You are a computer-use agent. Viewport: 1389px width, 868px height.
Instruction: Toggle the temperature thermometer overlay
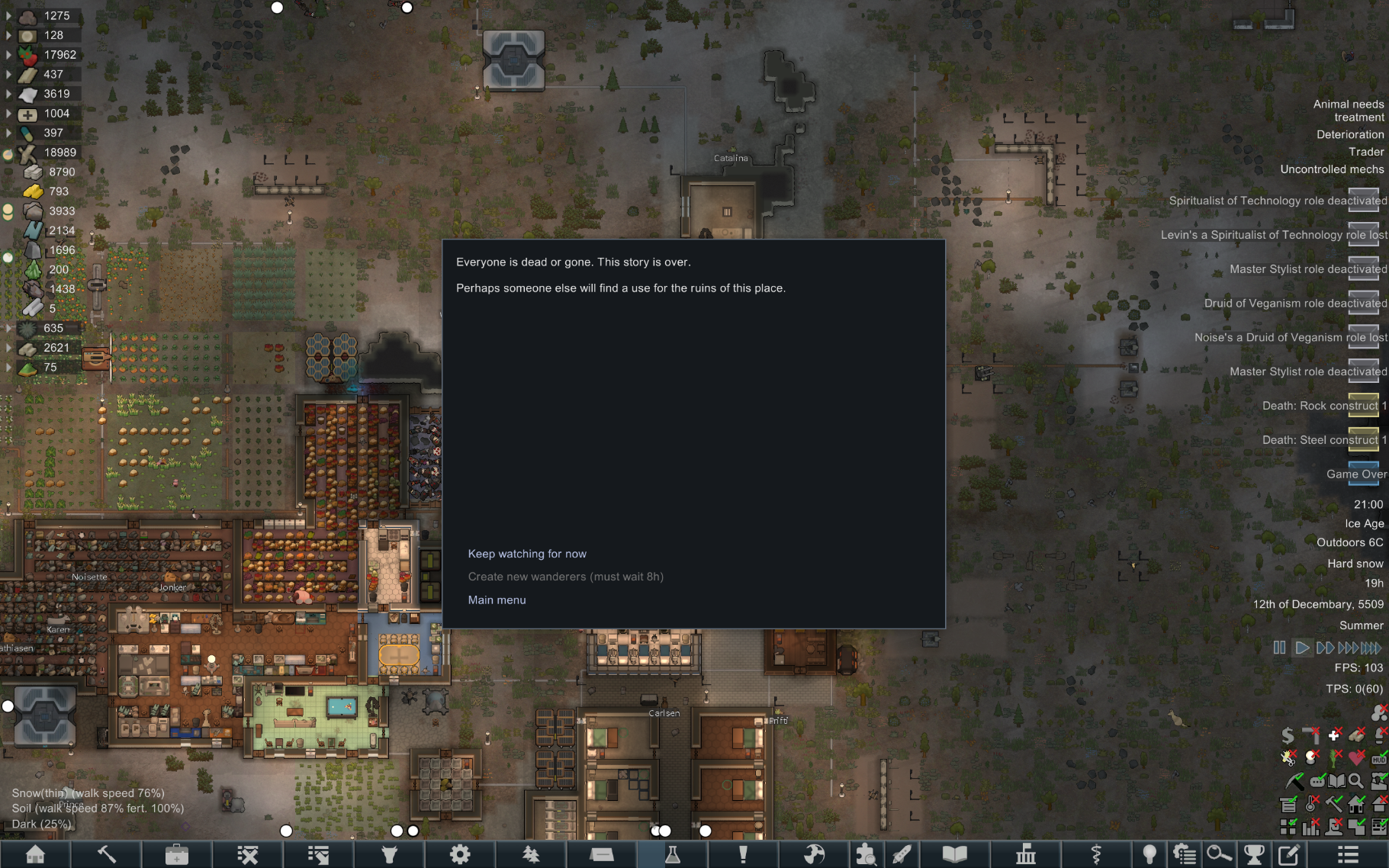[1311, 804]
